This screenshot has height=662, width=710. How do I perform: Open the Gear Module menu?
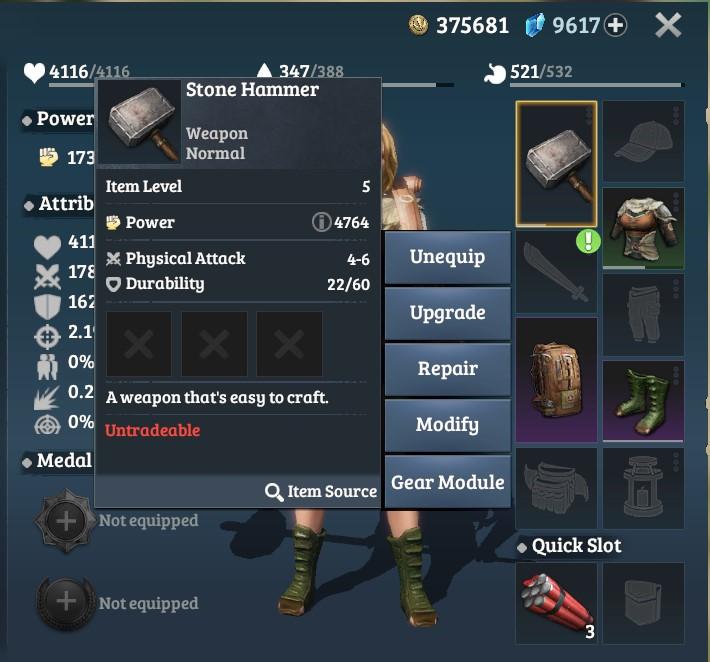(x=447, y=482)
